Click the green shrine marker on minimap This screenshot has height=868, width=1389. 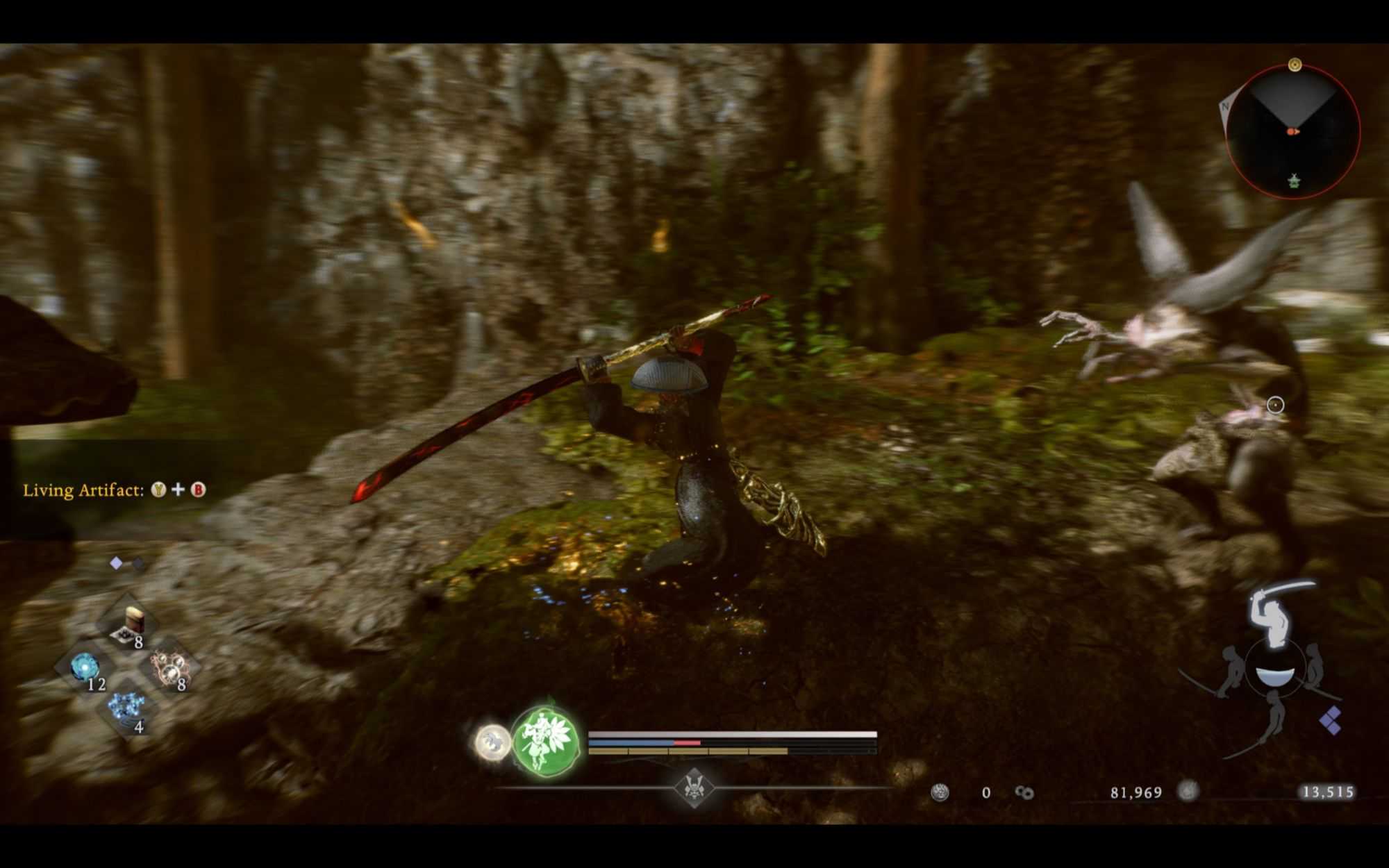[x=1293, y=181]
